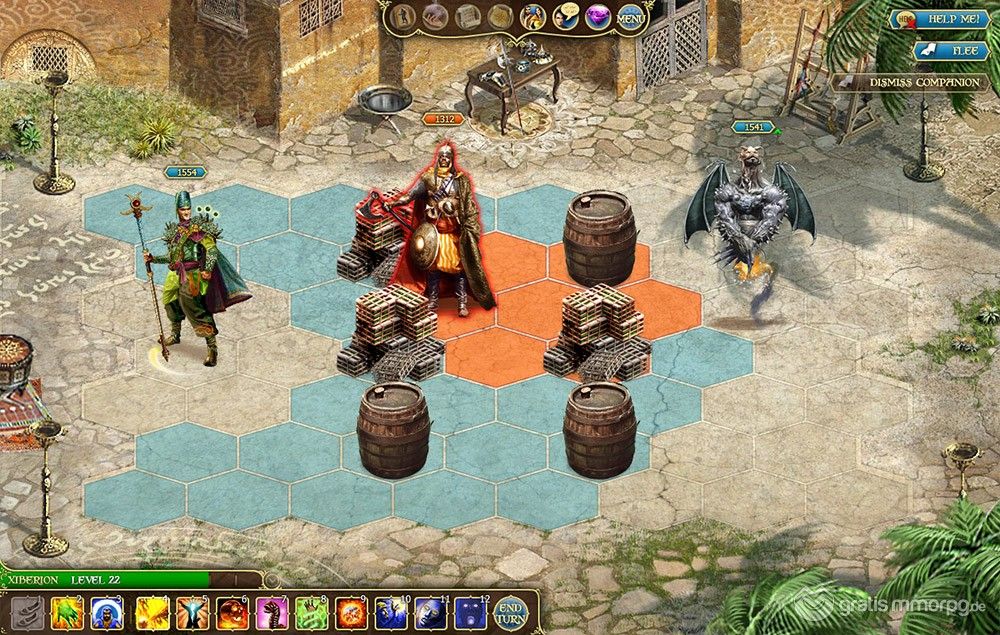Open the two-character friends icon
The width and height of the screenshot is (1000, 635).
tap(533, 17)
